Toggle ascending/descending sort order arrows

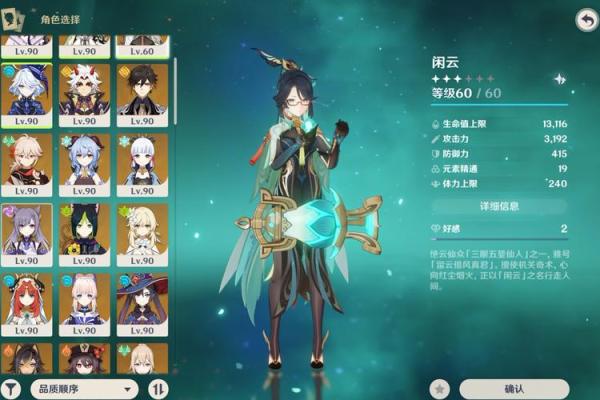coord(158,388)
